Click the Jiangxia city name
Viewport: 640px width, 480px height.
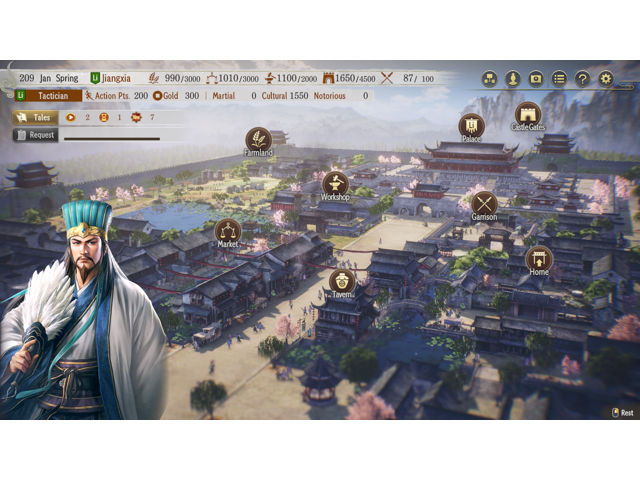tap(116, 78)
